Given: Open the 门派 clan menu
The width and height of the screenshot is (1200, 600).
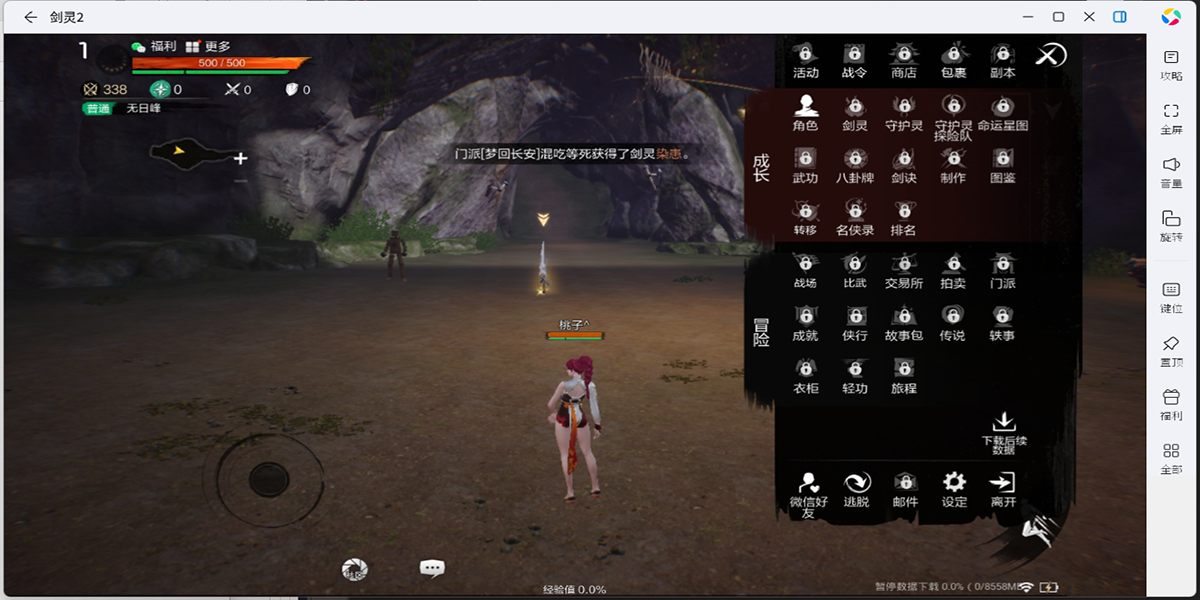Looking at the screenshot, I should (x=1002, y=269).
